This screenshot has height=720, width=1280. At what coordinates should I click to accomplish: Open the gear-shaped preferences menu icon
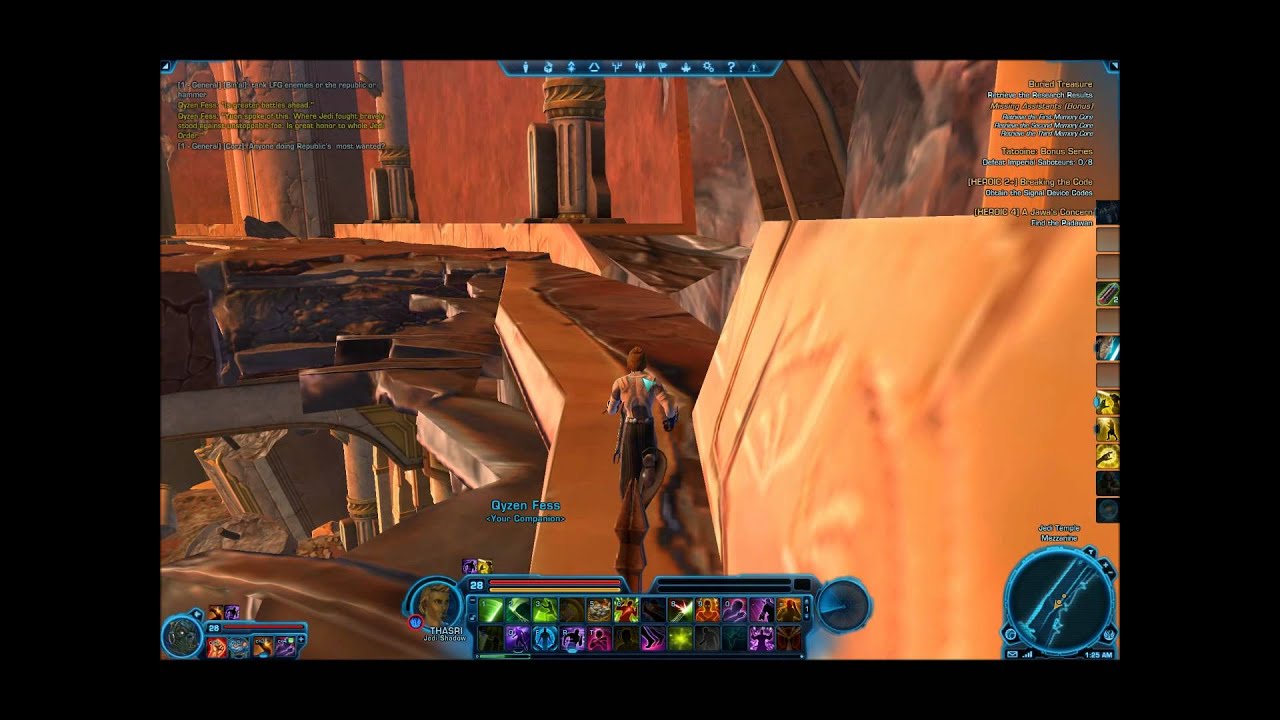708,68
